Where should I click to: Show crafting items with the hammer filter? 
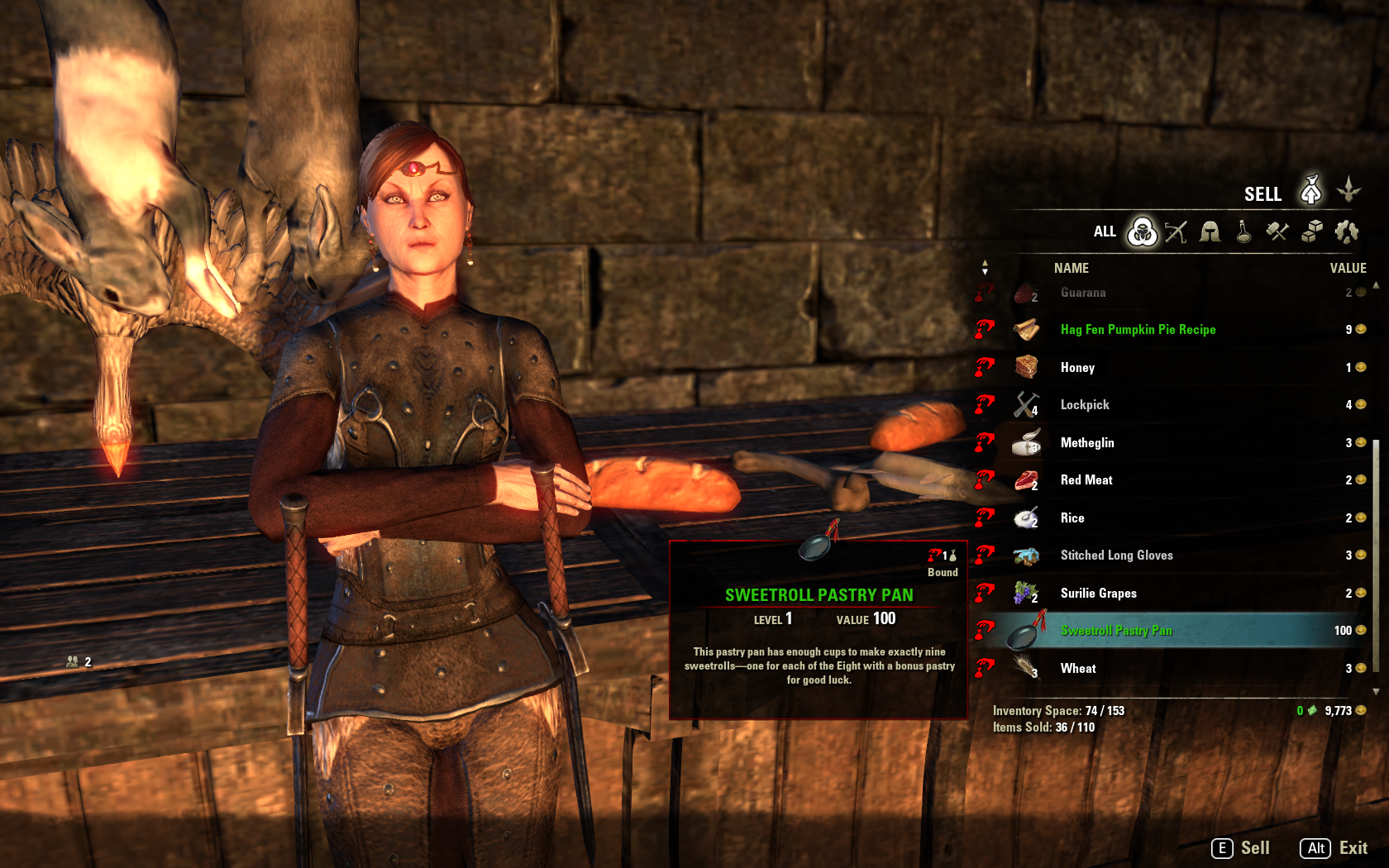1277,232
